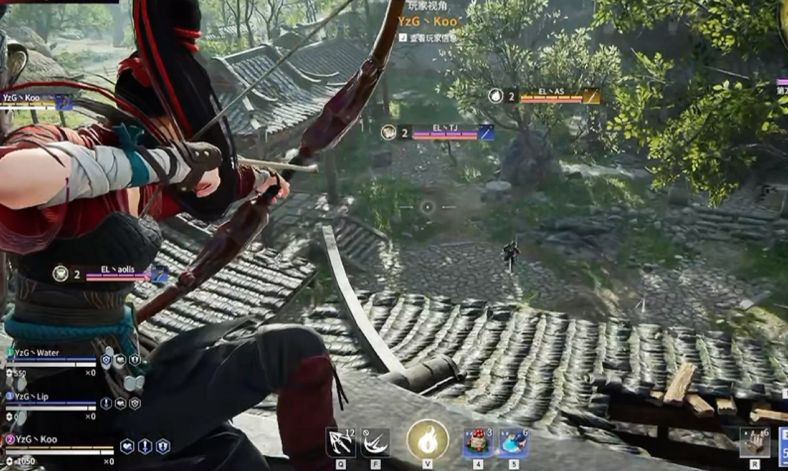
Task: Use the blue armor item in slot 5
Action: pyautogui.click(x=513, y=442)
